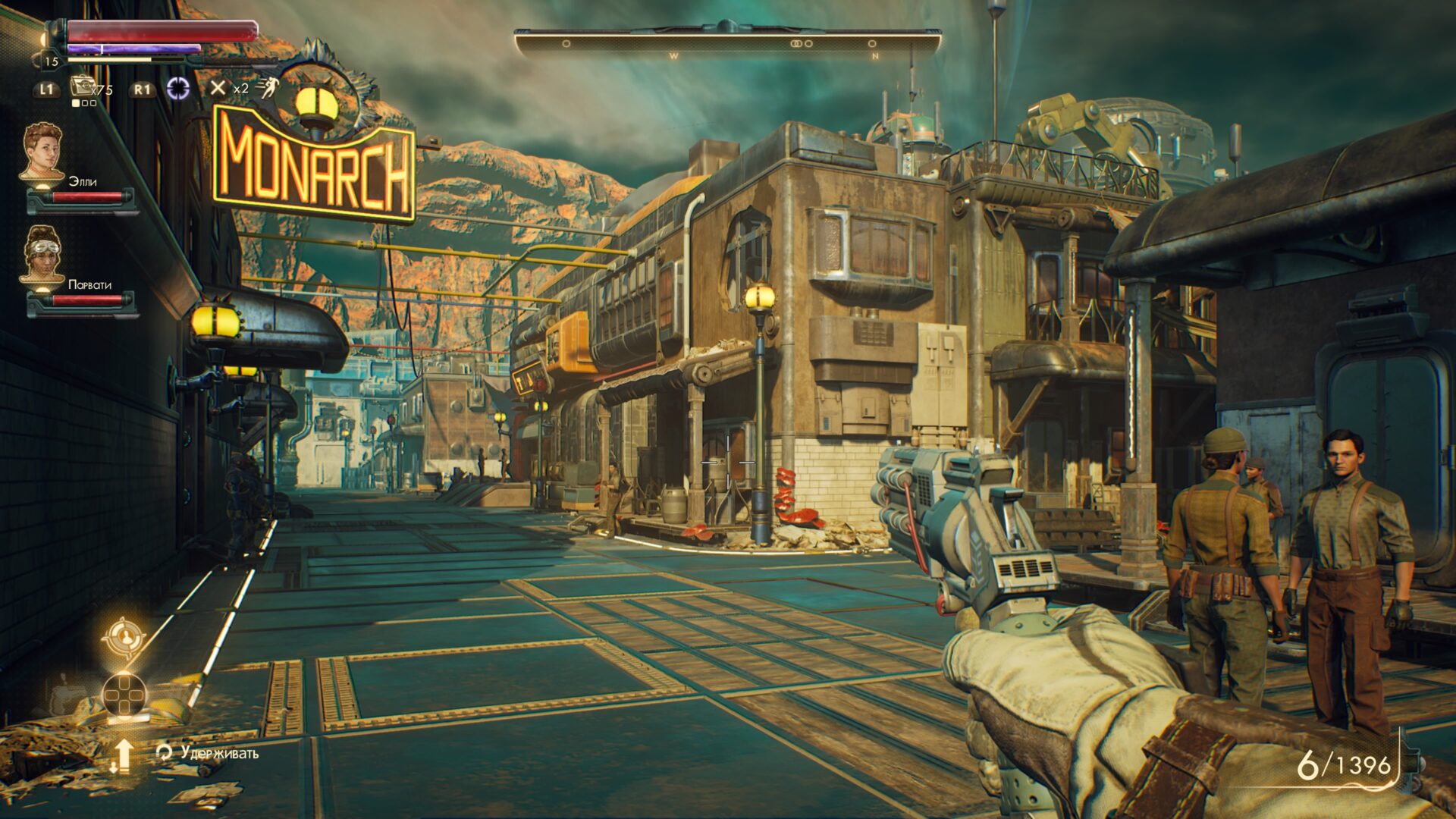Click the up-arrow stance indicator icon
The height and width of the screenshot is (819, 1456).
[x=121, y=755]
